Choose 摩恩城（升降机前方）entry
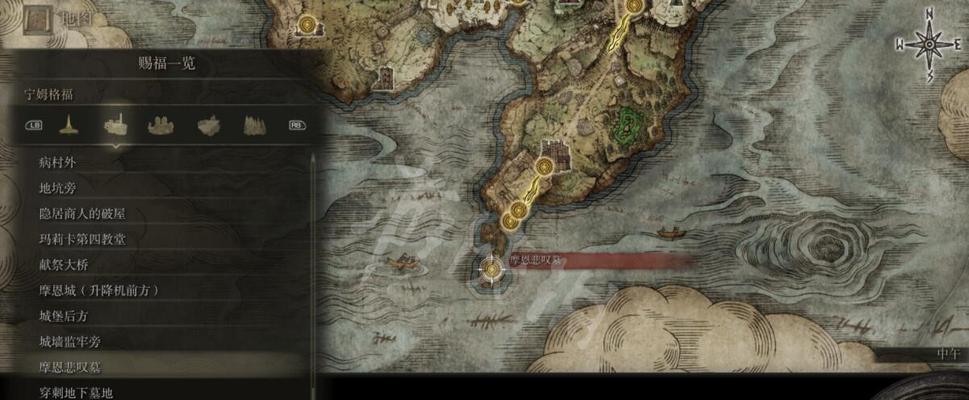Image resolution: width=969 pixels, height=400 pixels. [99, 290]
